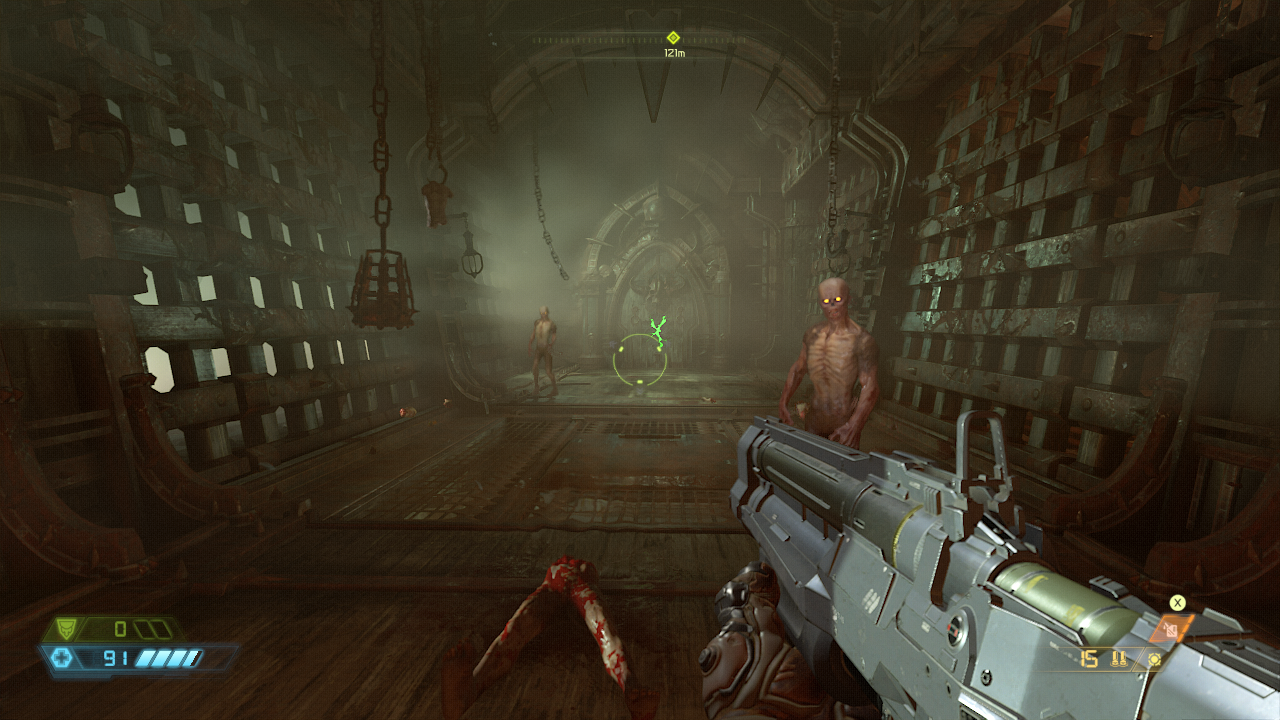1280x720 pixels.
Task: Select the shotgun shells ammo type icon
Action: coord(1119,659)
